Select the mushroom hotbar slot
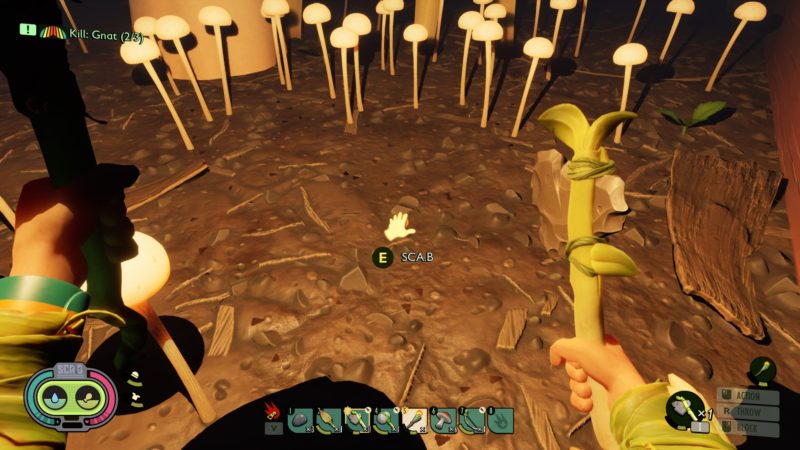This screenshot has height=450, width=800. tap(443, 421)
